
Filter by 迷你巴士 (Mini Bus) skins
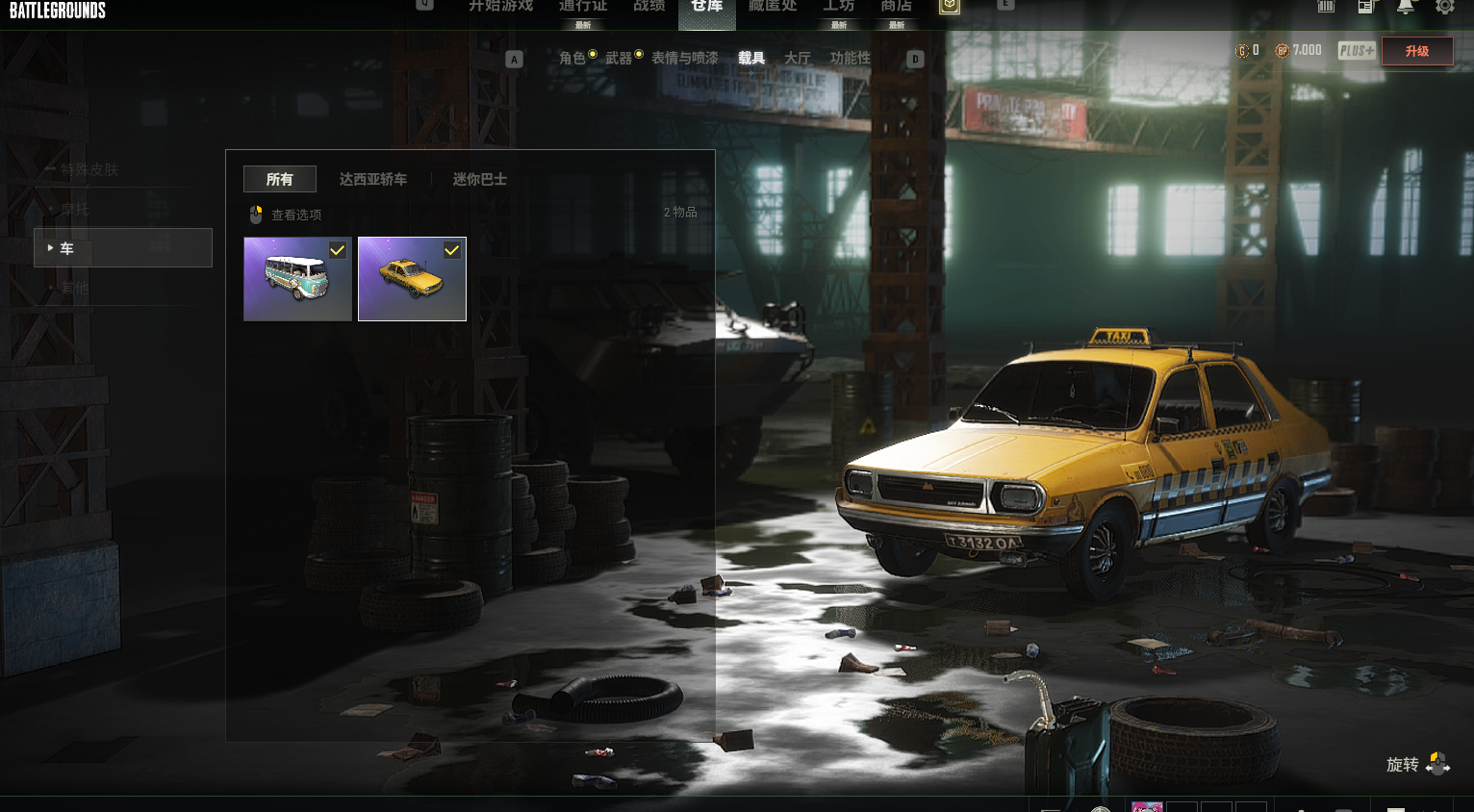pos(480,180)
